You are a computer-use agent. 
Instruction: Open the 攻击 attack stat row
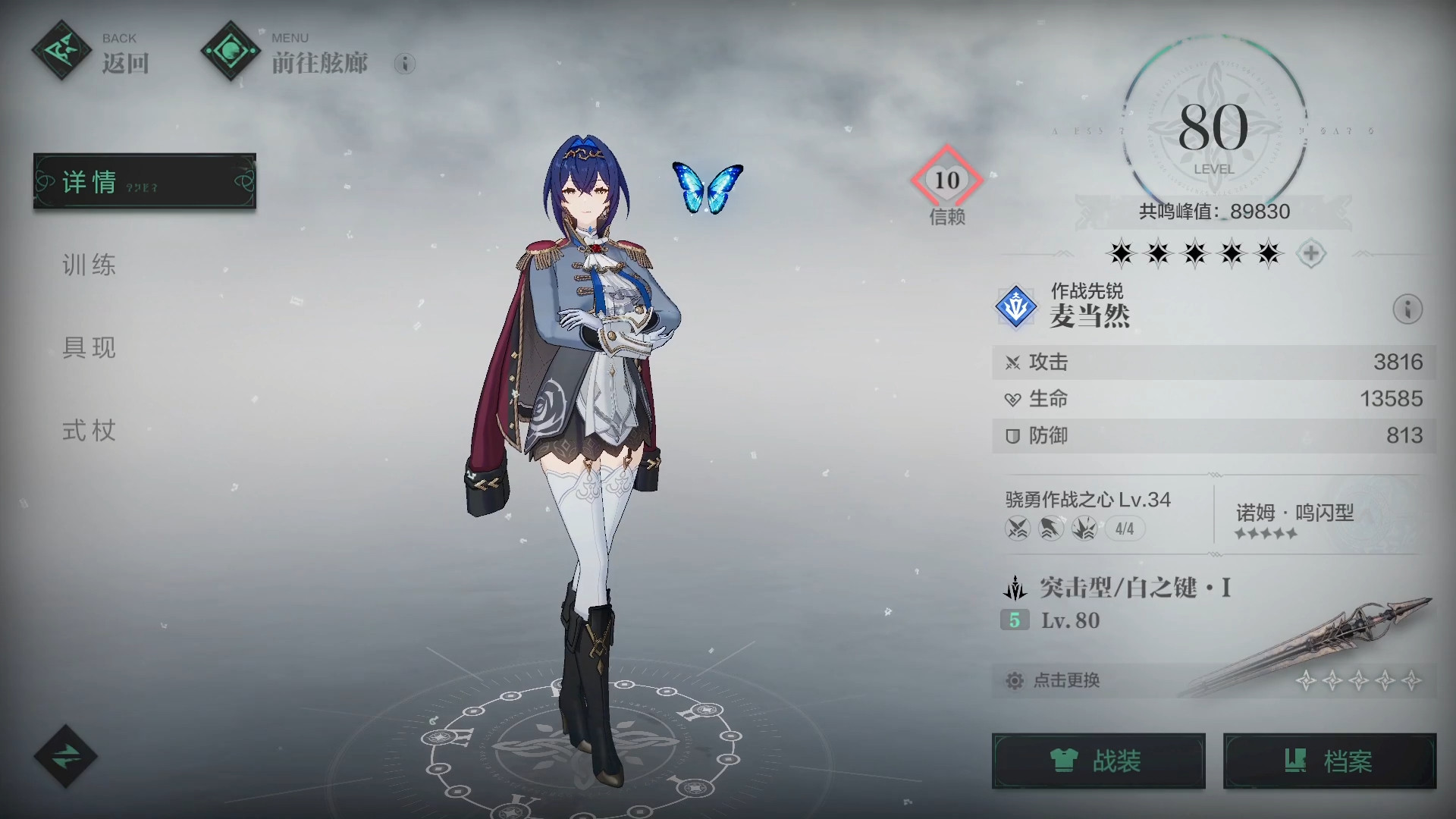(1213, 362)
